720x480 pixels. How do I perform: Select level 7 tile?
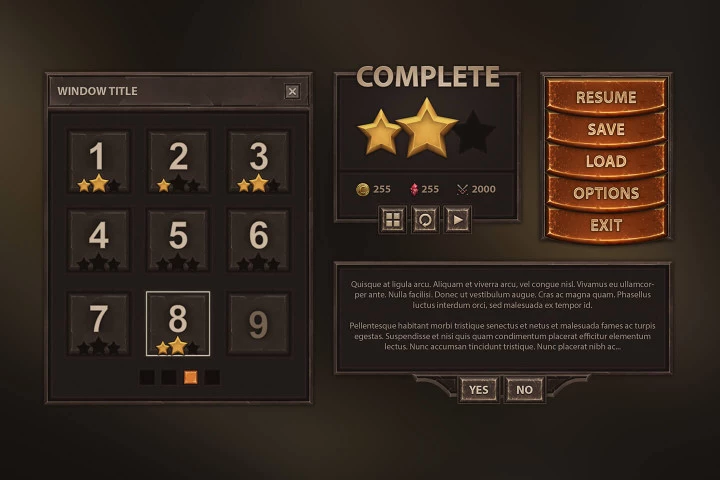point(98,323)
